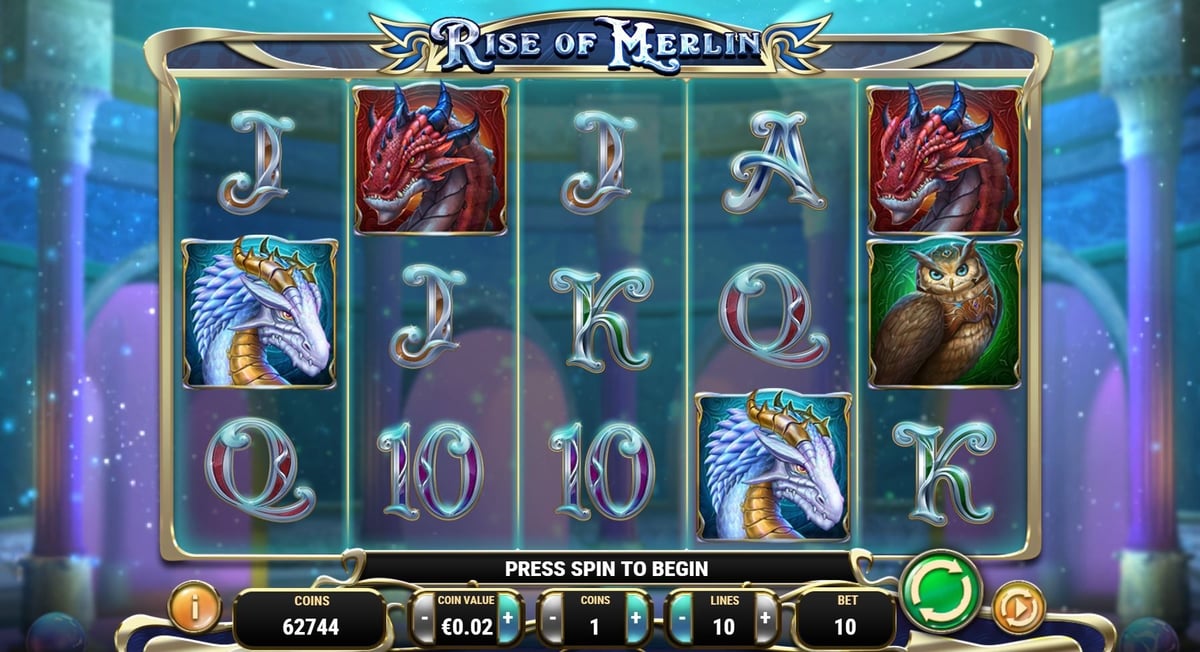Activate the orange auto play button

pyautogui.click(x=1018, y=607)
